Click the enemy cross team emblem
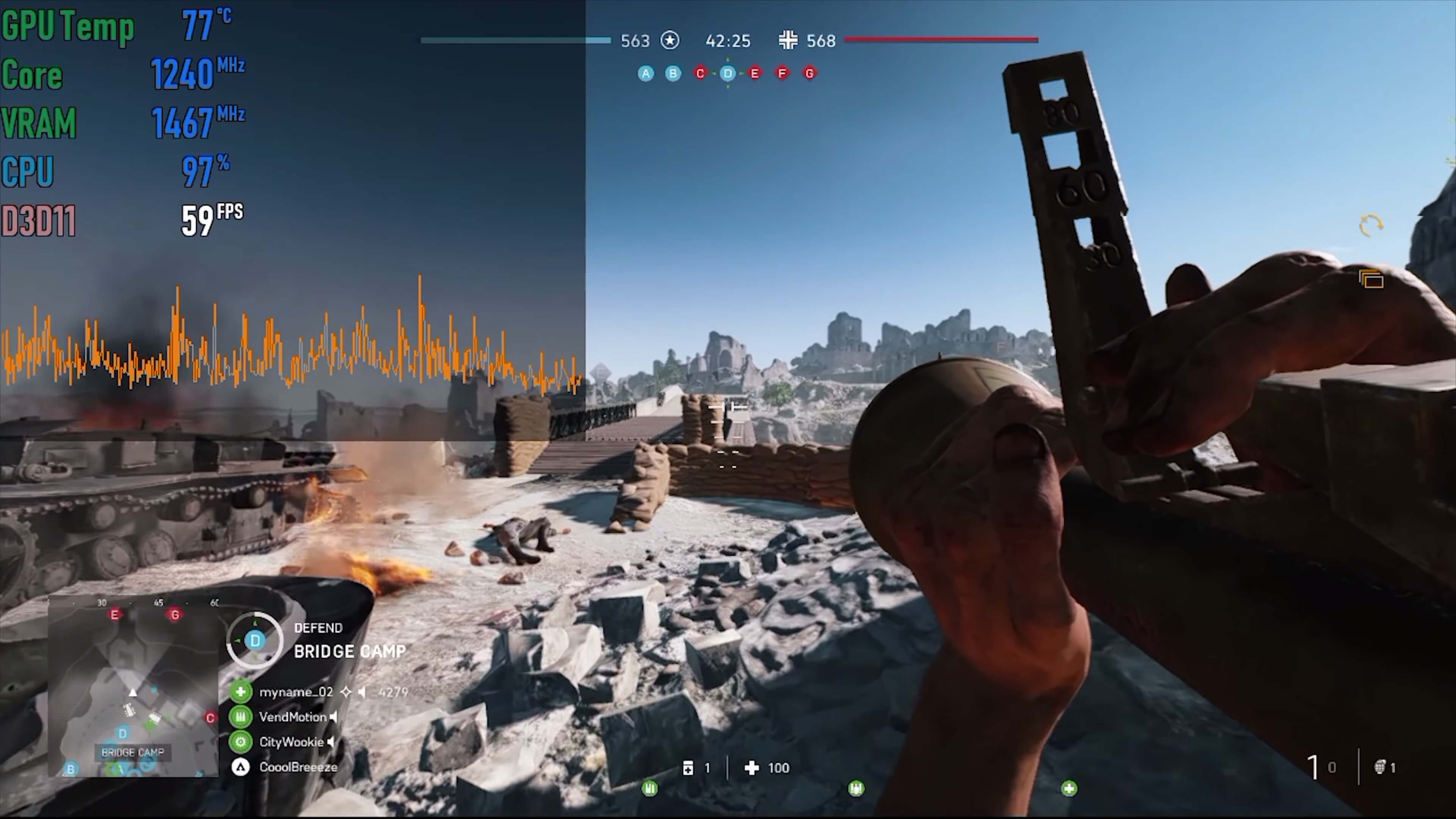The width and height of the screenshot is (1456, 819). 788,40
